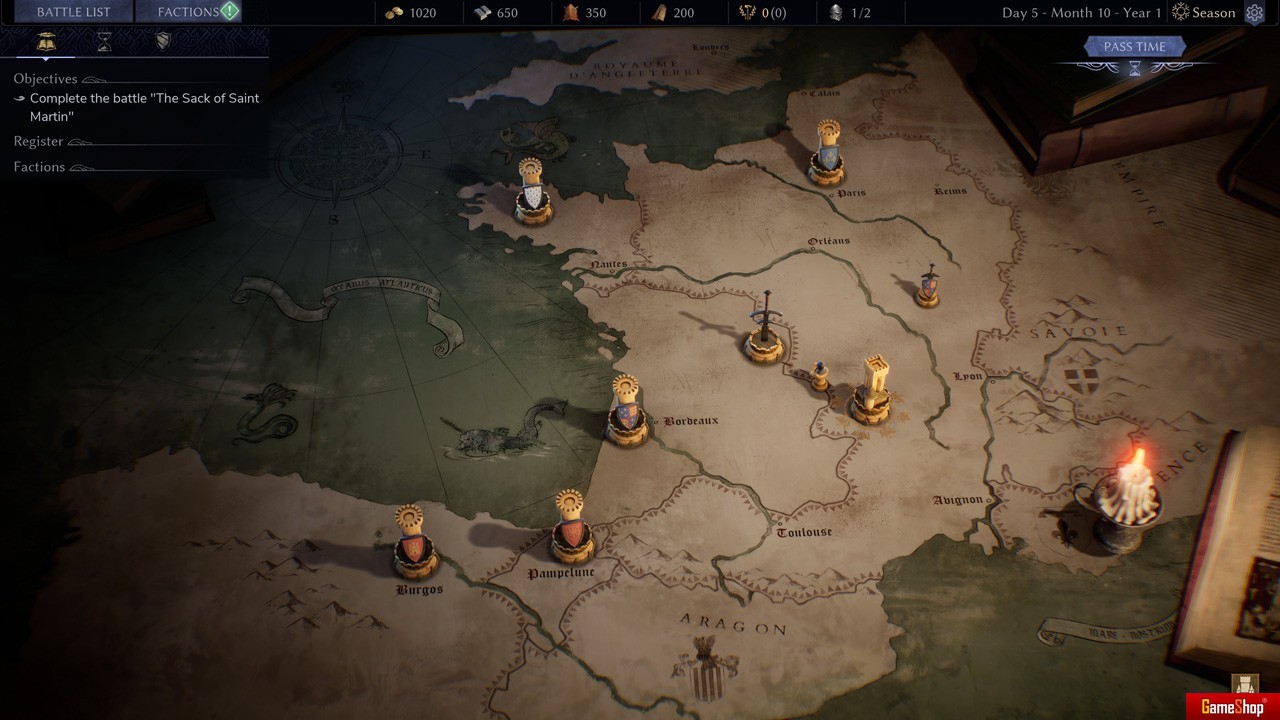Viewport: 1280px width, 720px height.
Task: Select the map token at Burgos
Action: [x=412, y=545]
